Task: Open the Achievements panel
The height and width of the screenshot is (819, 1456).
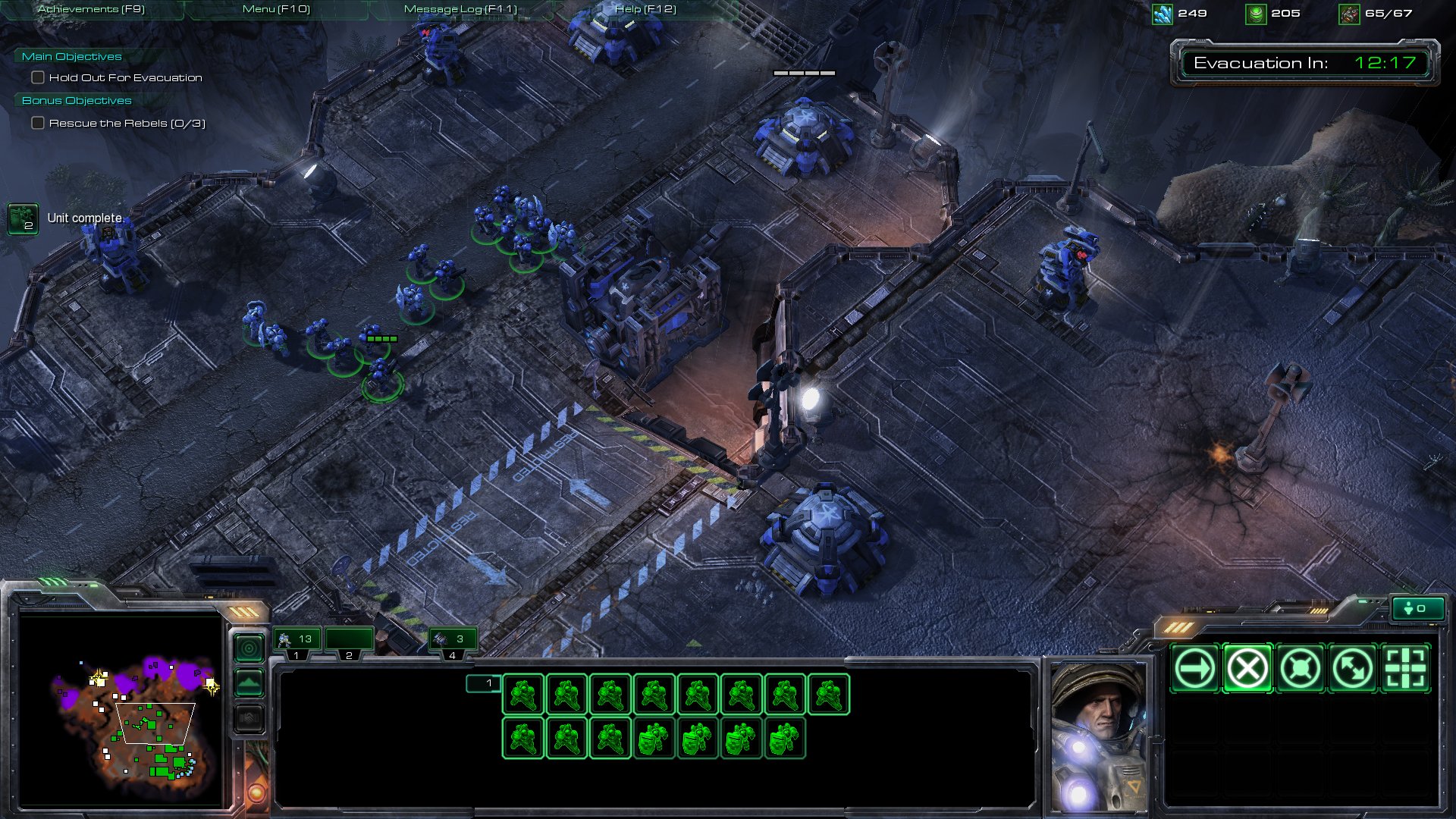Action: (91, 9)
